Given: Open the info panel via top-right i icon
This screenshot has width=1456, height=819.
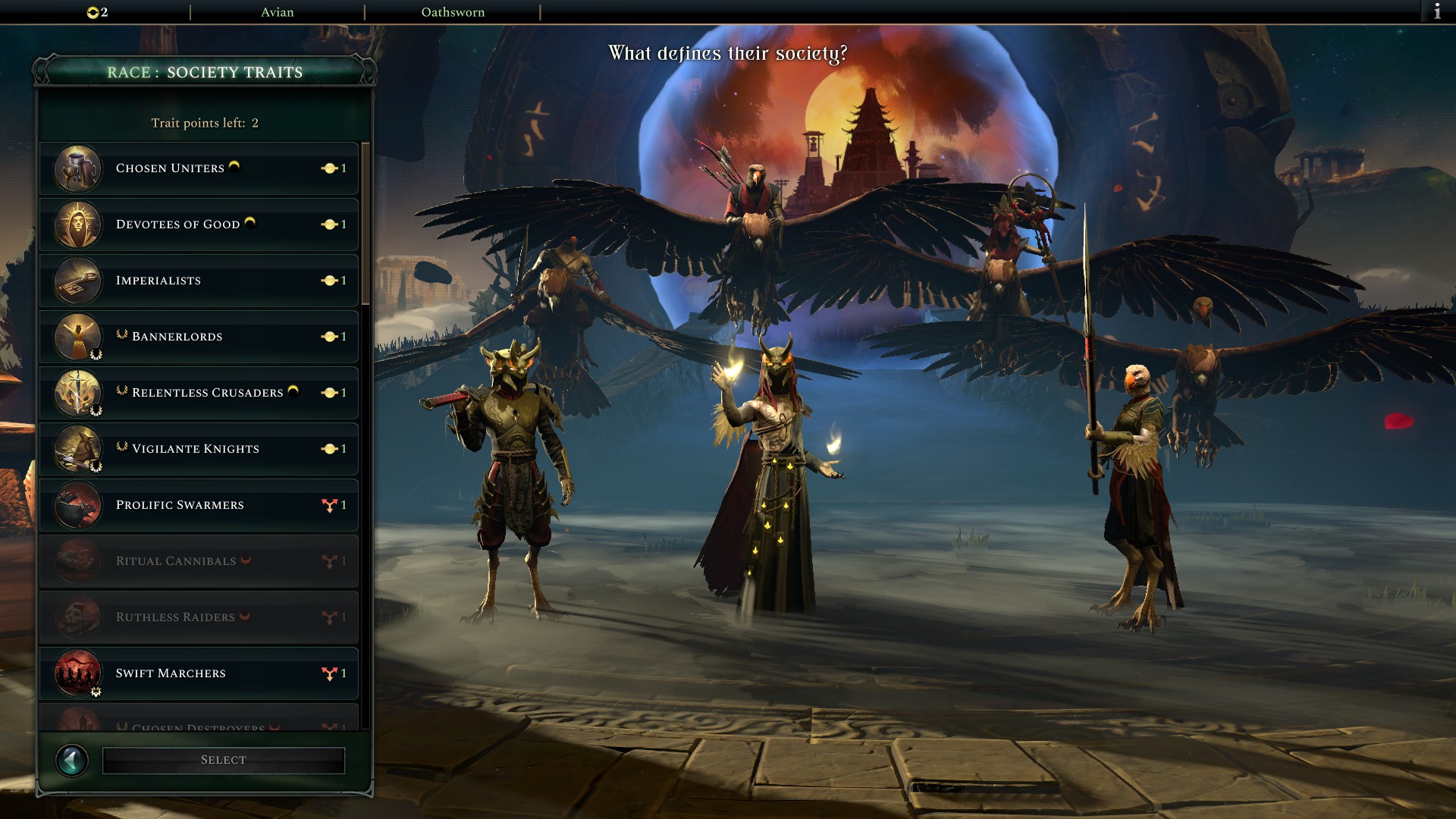Looking at the screenshot, I should point(1438,11).
